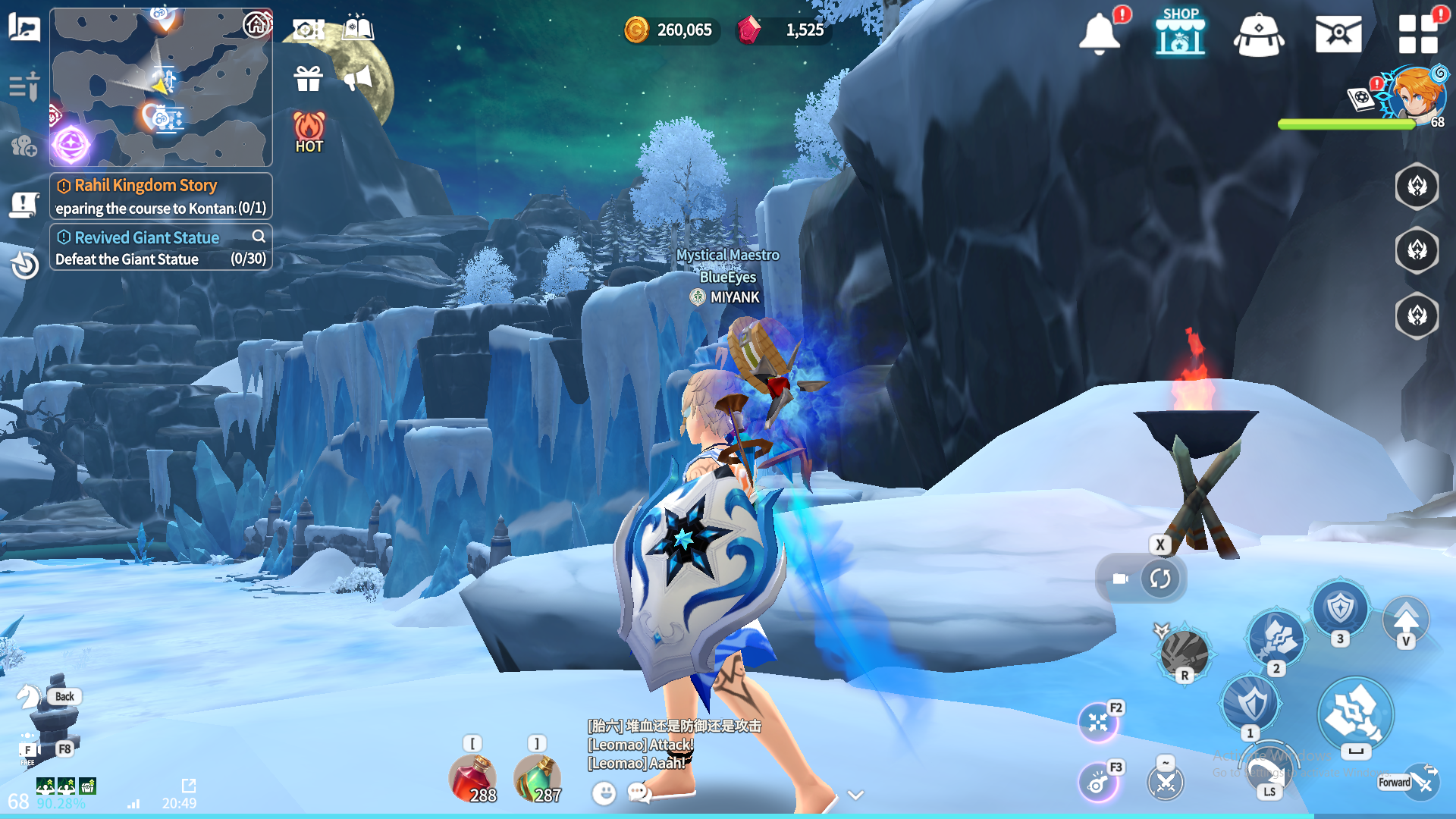This screenshot has height=819, width=1456.
Task: Tap the jump up-arrow button
Action: [1406, 620]
